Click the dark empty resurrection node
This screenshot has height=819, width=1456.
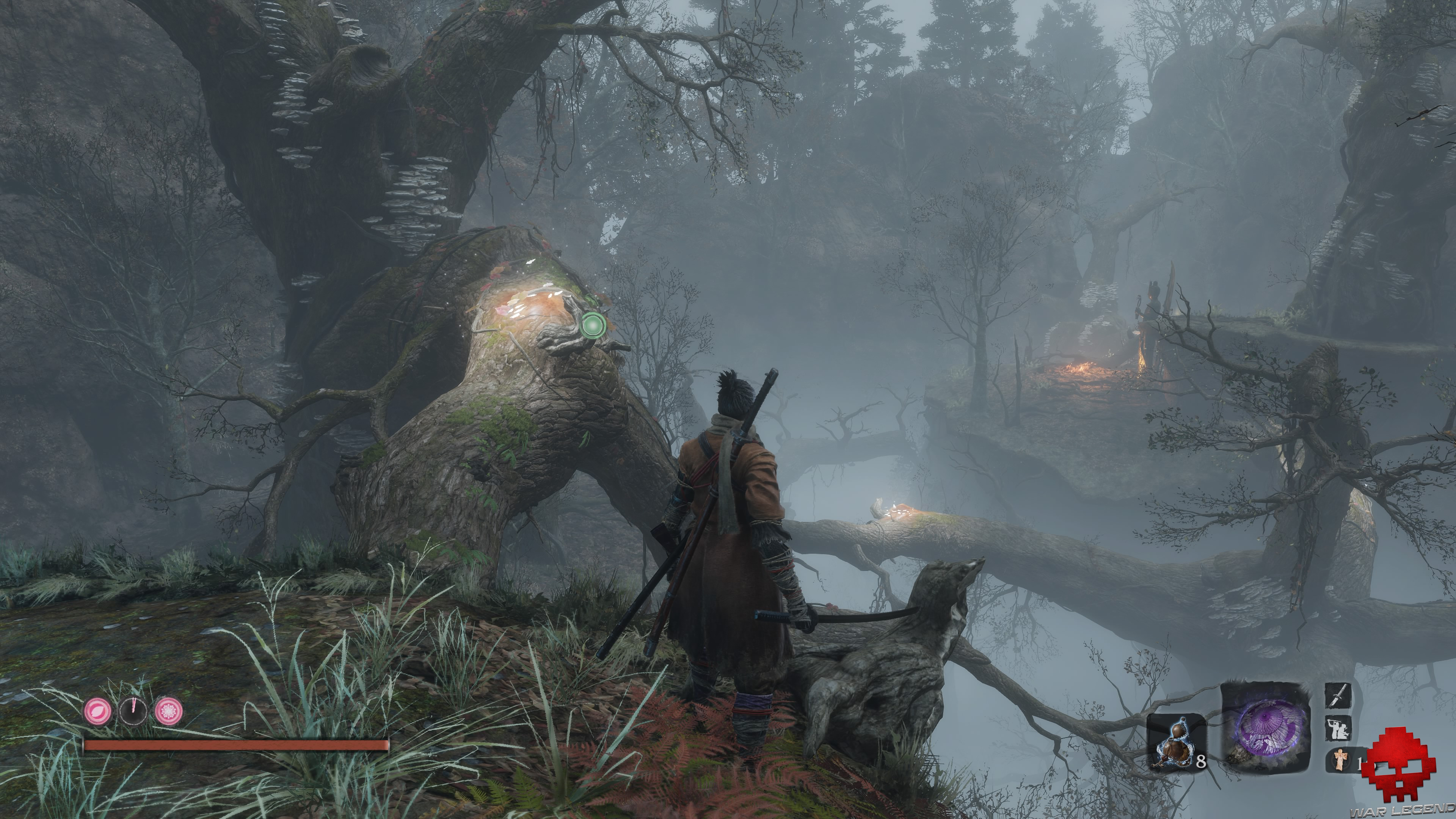[133, 711]
